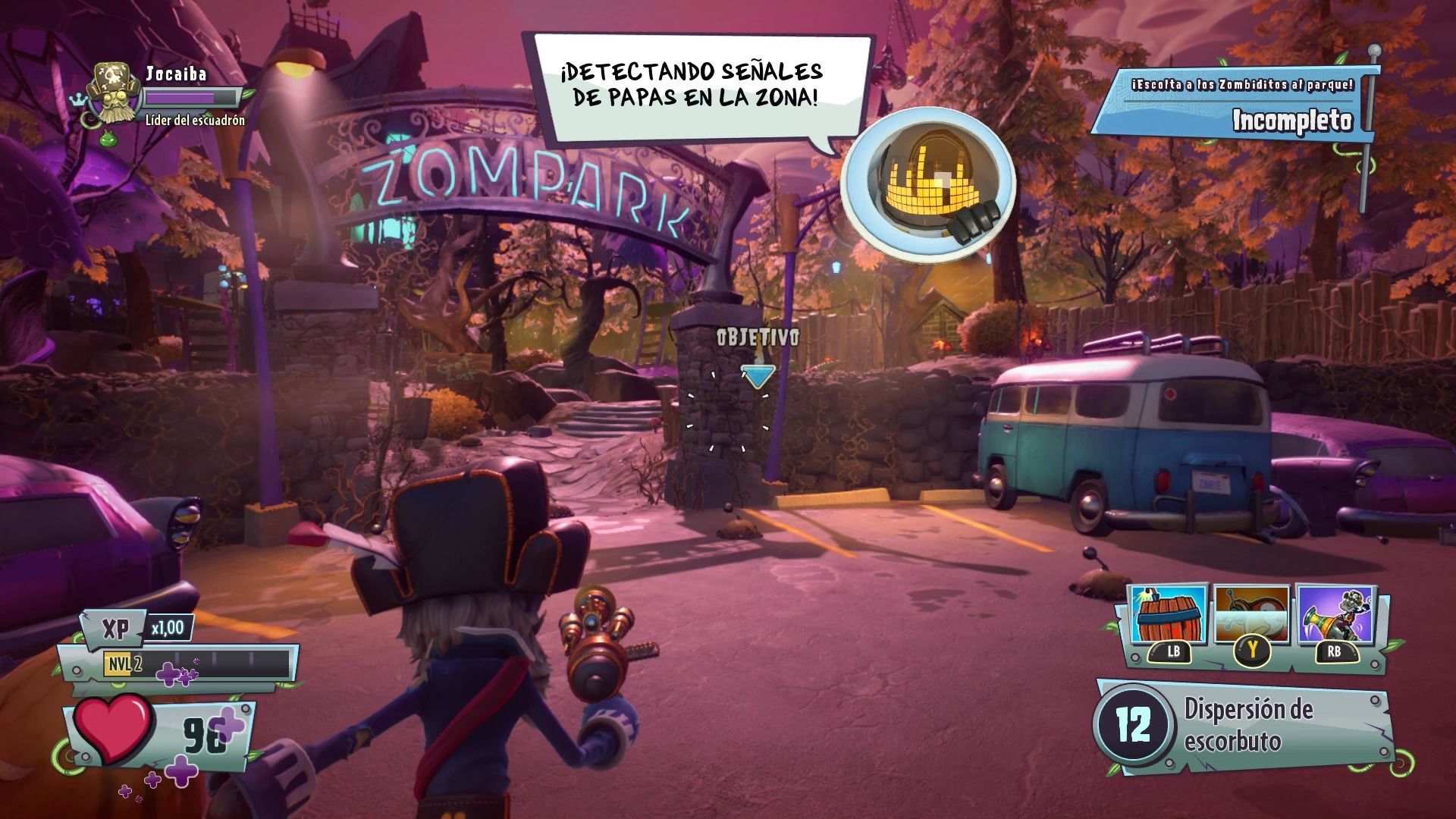Select the Dispersión de escorbuto weapon panel
Screen dimensions: 1456x819
(1244, 726)
